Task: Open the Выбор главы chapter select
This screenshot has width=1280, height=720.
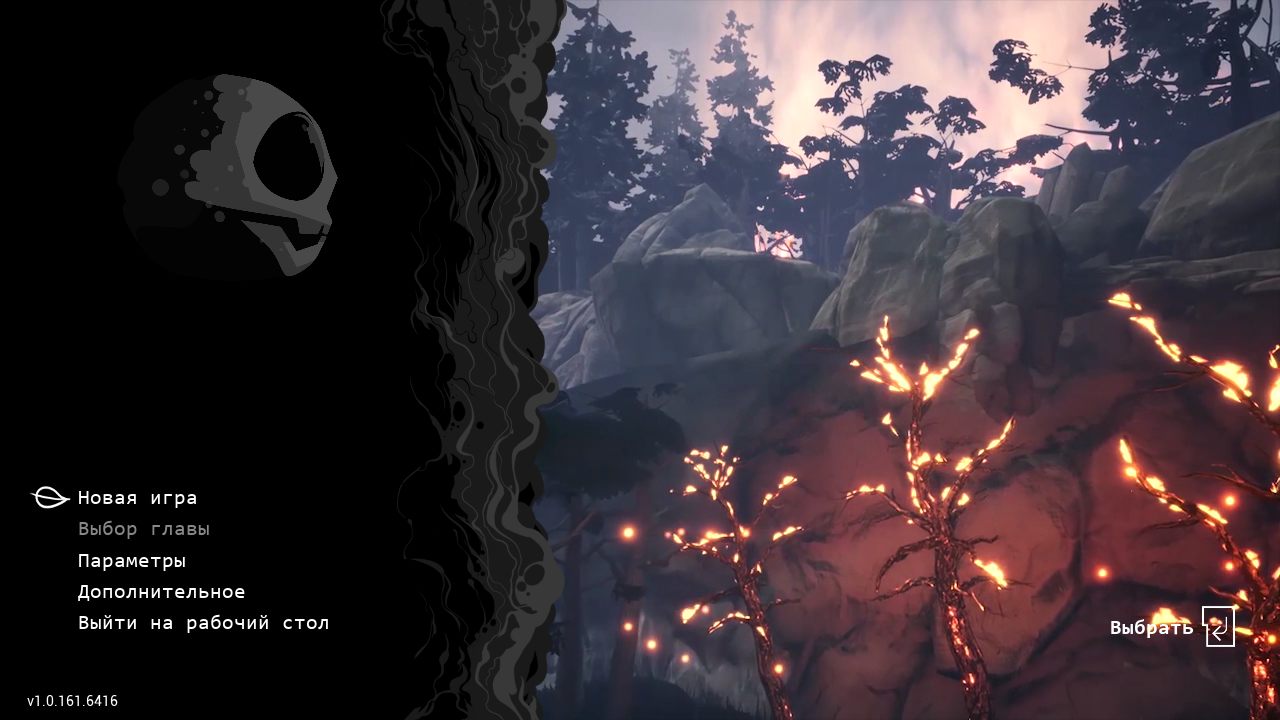Action: pyautogui.click(x=144, y=529)
